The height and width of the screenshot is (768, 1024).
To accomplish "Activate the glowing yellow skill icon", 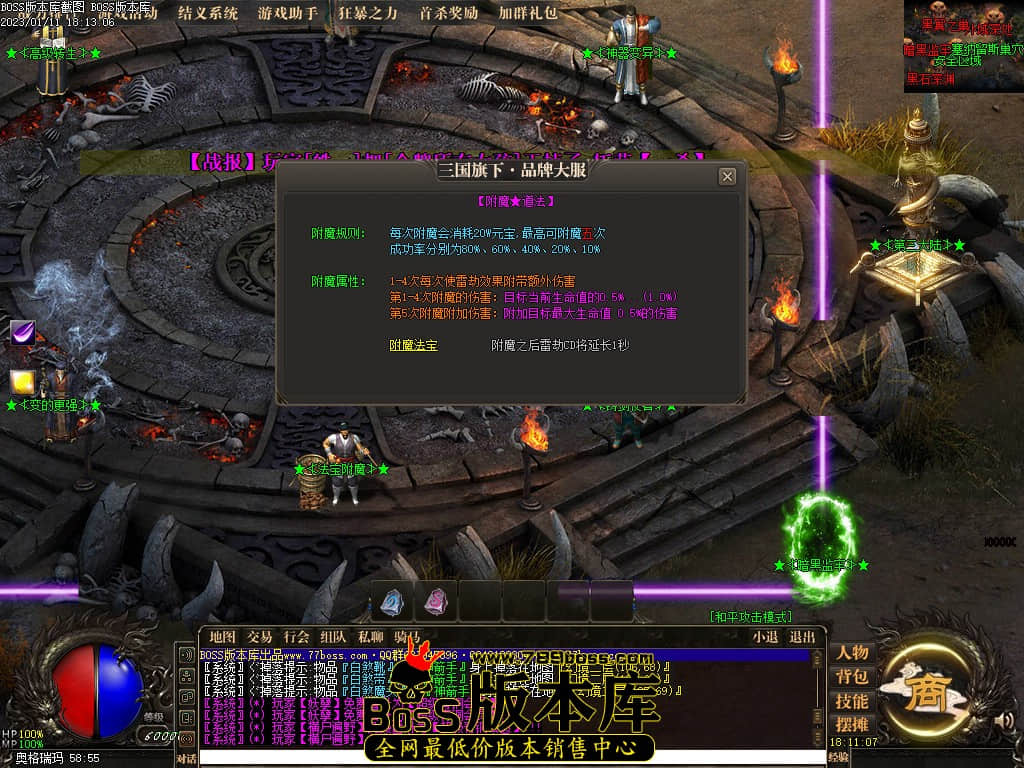I will pos(23,382).
